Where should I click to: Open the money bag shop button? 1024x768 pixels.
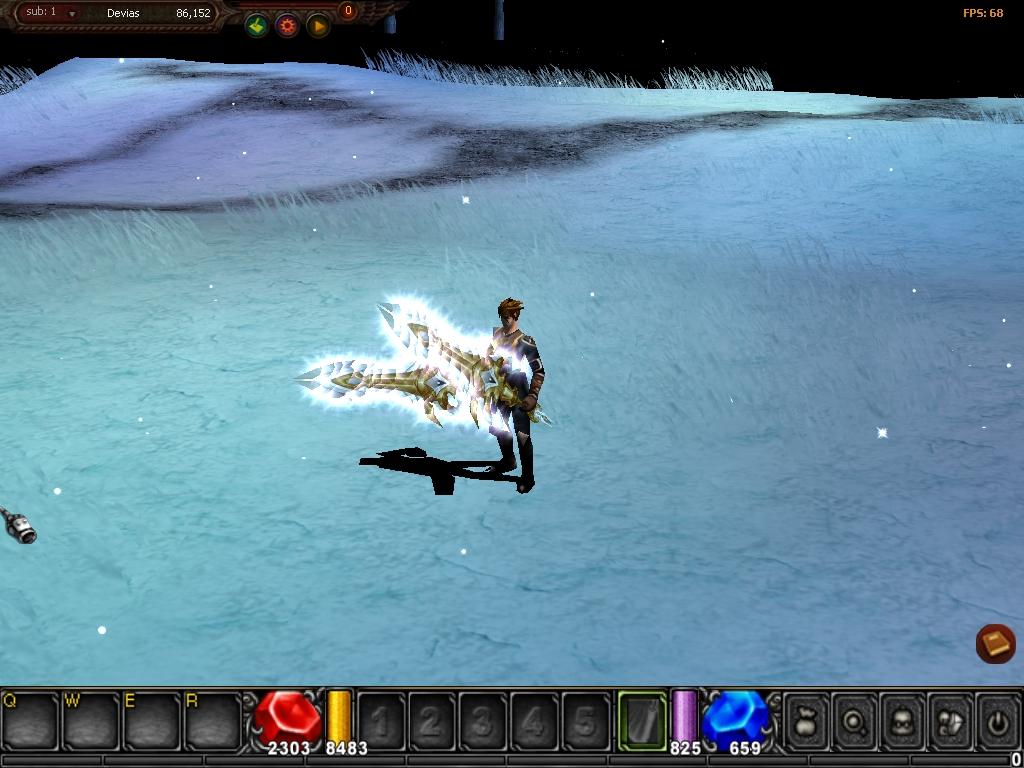point(806,720)
